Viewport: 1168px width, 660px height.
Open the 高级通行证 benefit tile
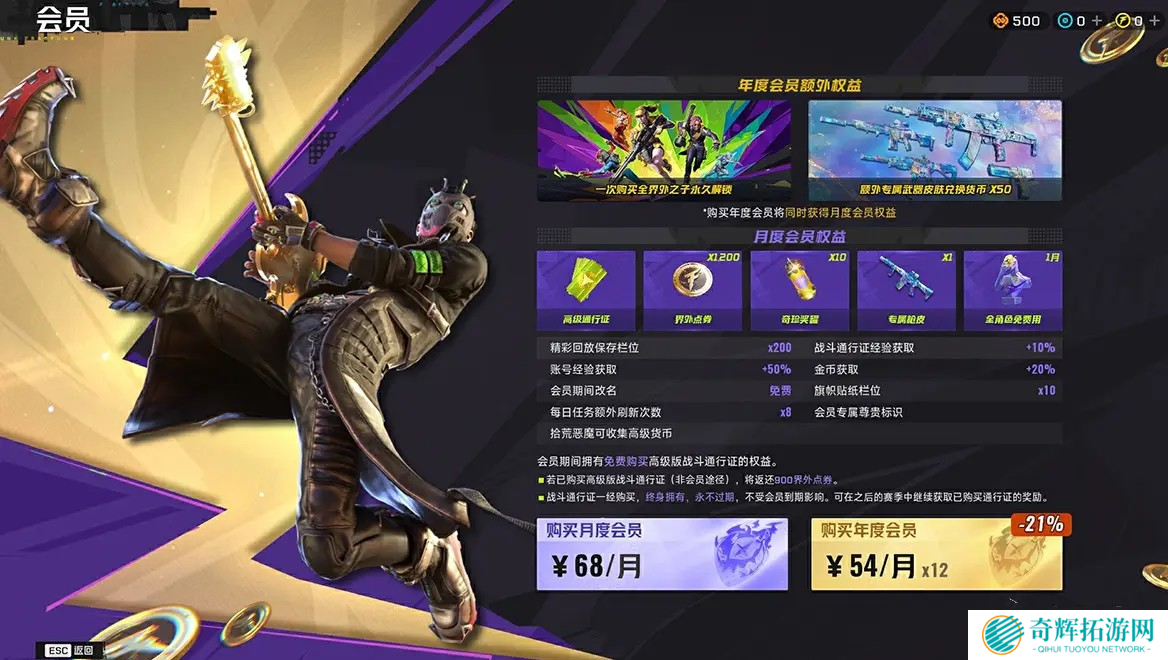(586, 290)
